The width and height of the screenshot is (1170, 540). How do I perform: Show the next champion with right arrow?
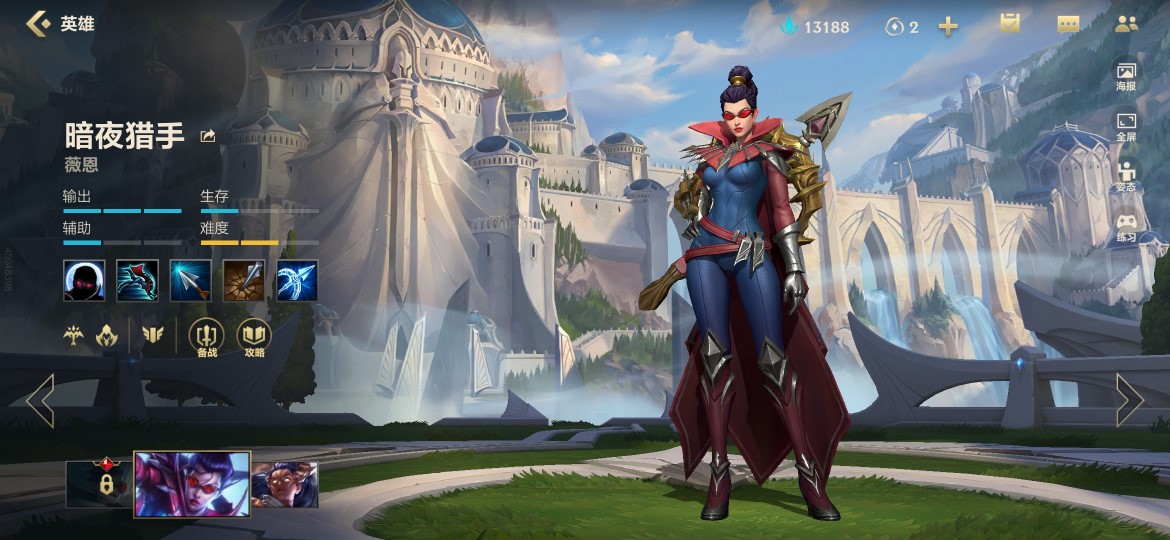[1129, 401]
